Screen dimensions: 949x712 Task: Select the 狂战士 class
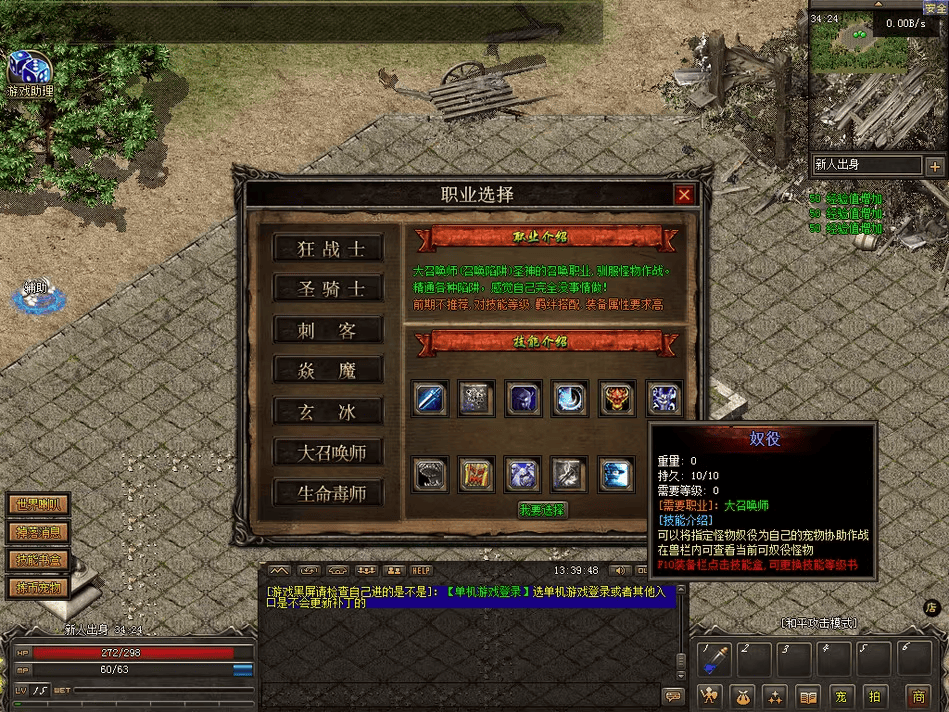coord(329,249)
